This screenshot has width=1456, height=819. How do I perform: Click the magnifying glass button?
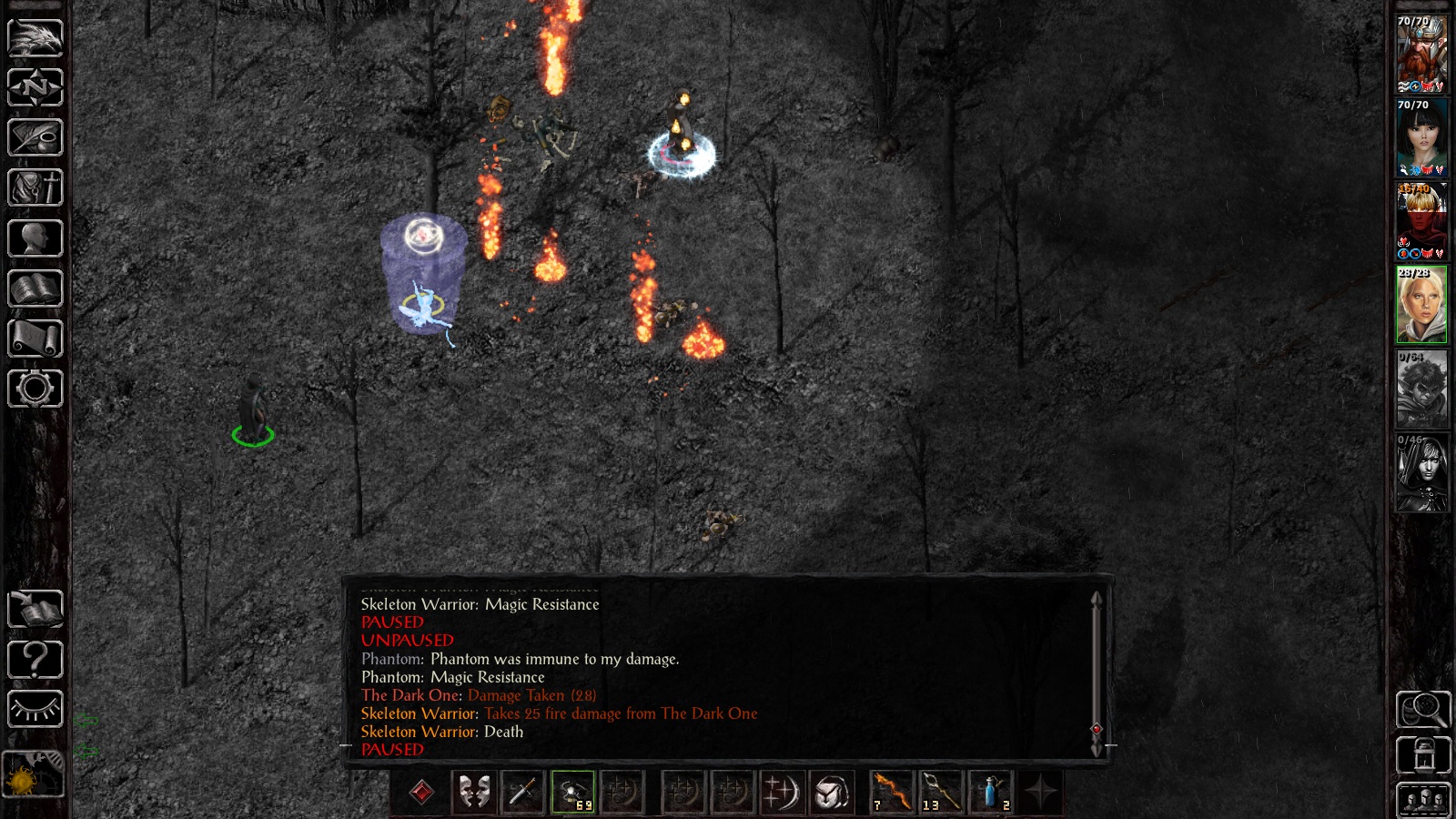click(1423, 710)
